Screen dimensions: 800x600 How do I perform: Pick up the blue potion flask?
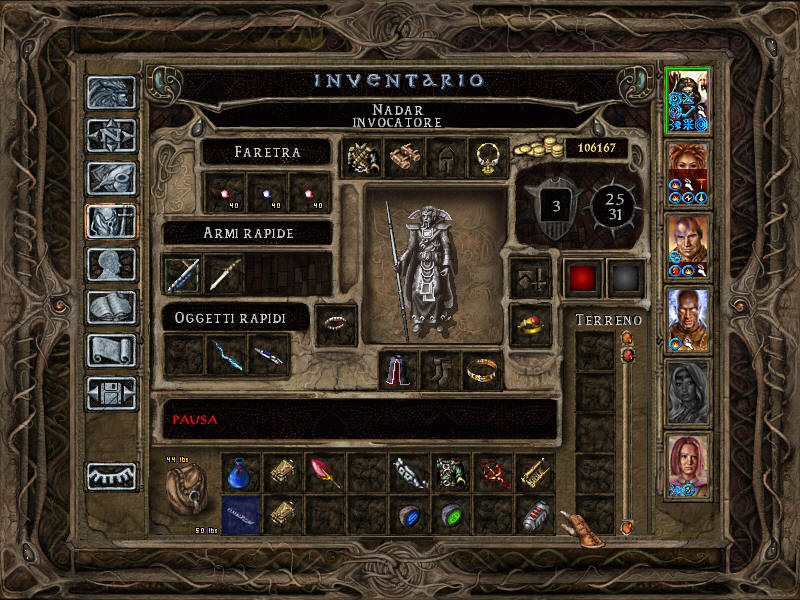tap(240, 471)
